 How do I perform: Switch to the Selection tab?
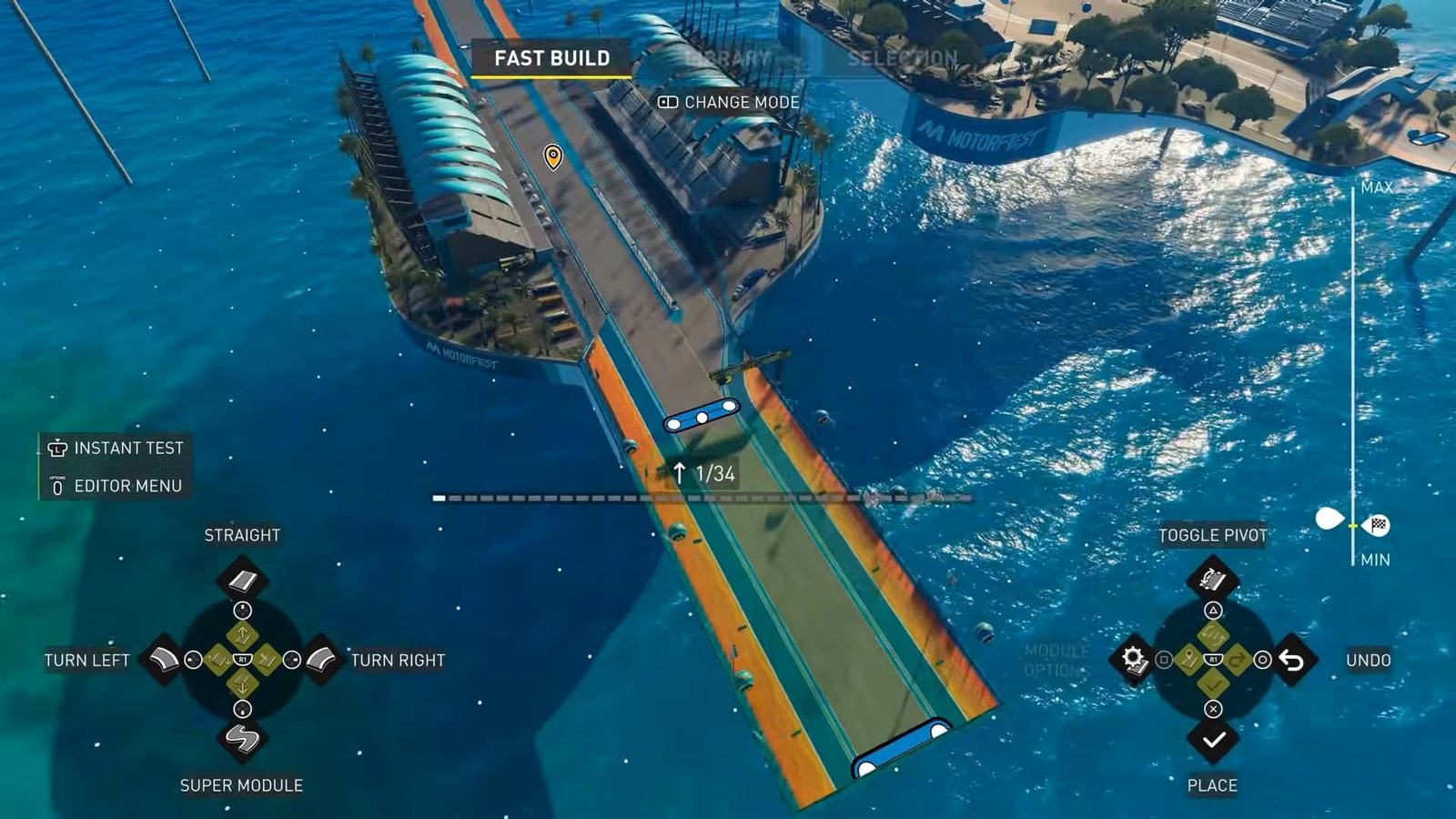point(902,58)
